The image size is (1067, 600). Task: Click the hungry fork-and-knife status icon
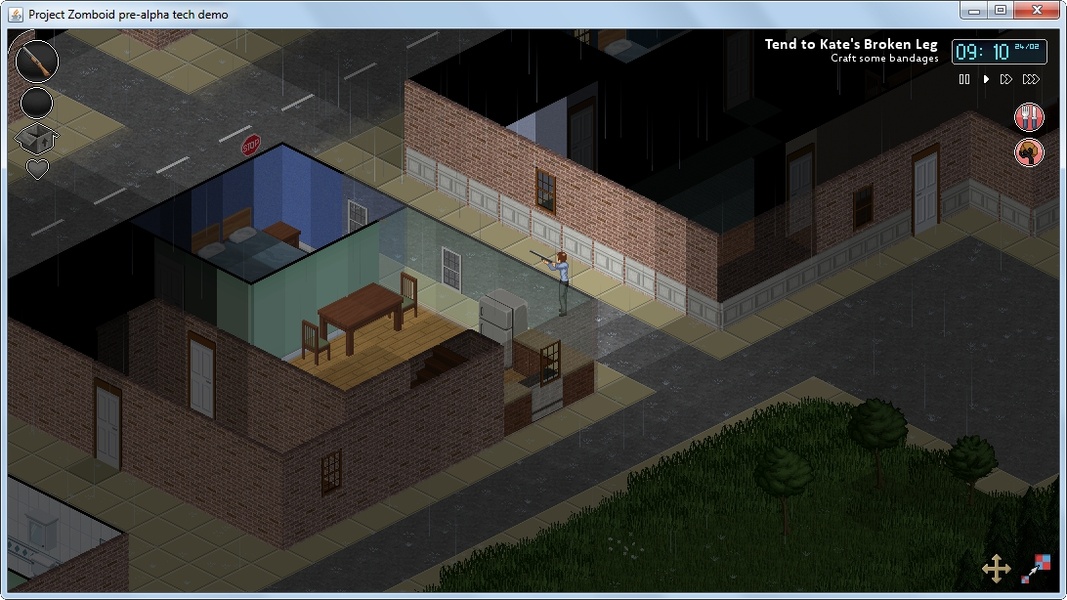[x=1029, y=117]
